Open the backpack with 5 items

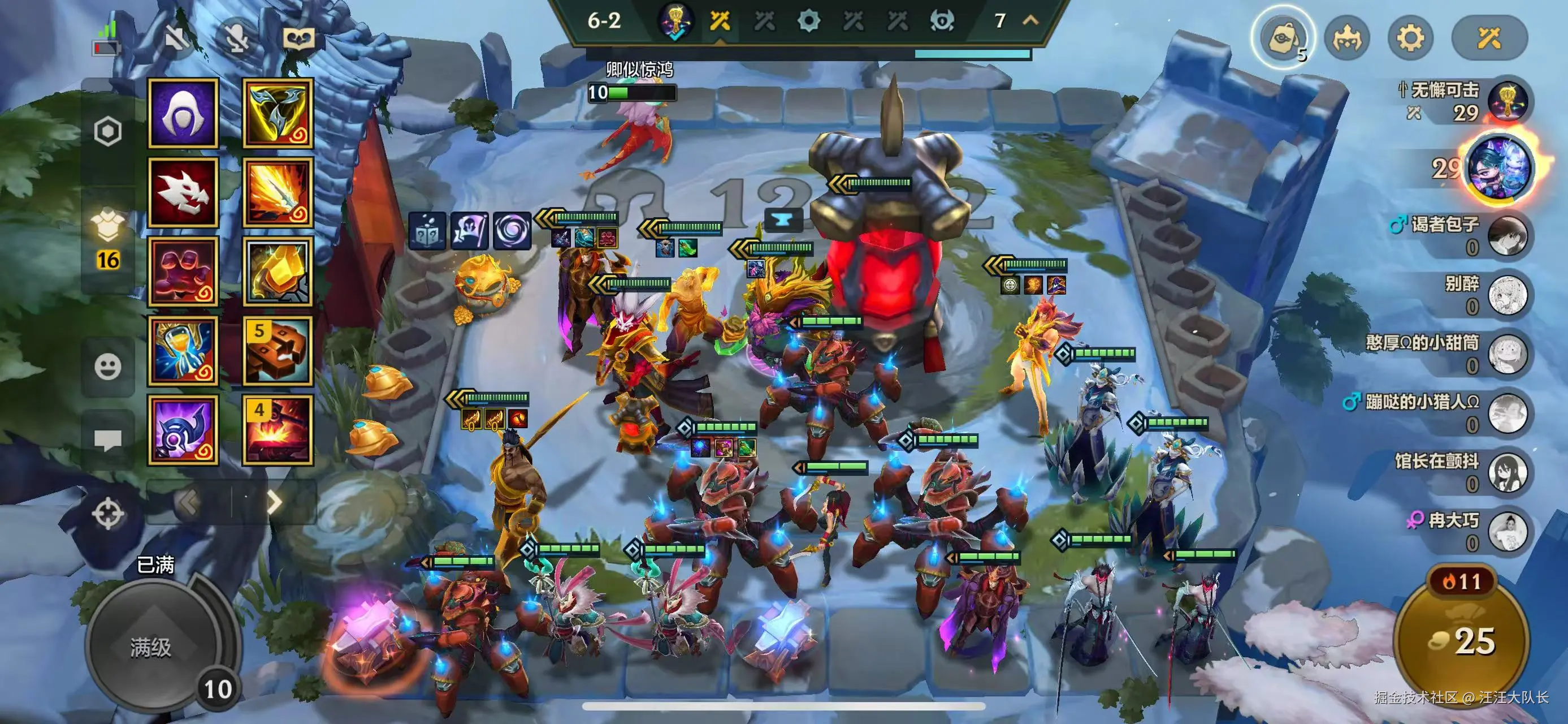coord(1284,38)
